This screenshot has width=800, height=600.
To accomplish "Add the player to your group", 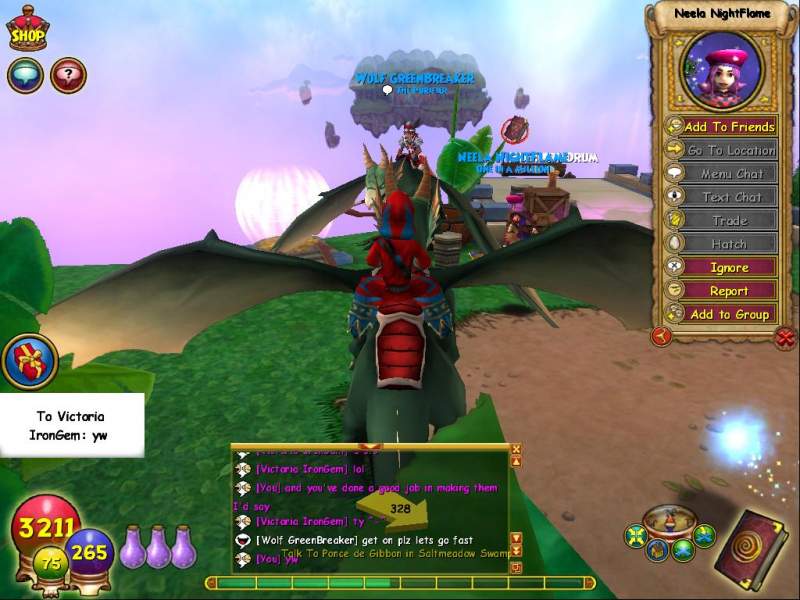I will 721,314.
